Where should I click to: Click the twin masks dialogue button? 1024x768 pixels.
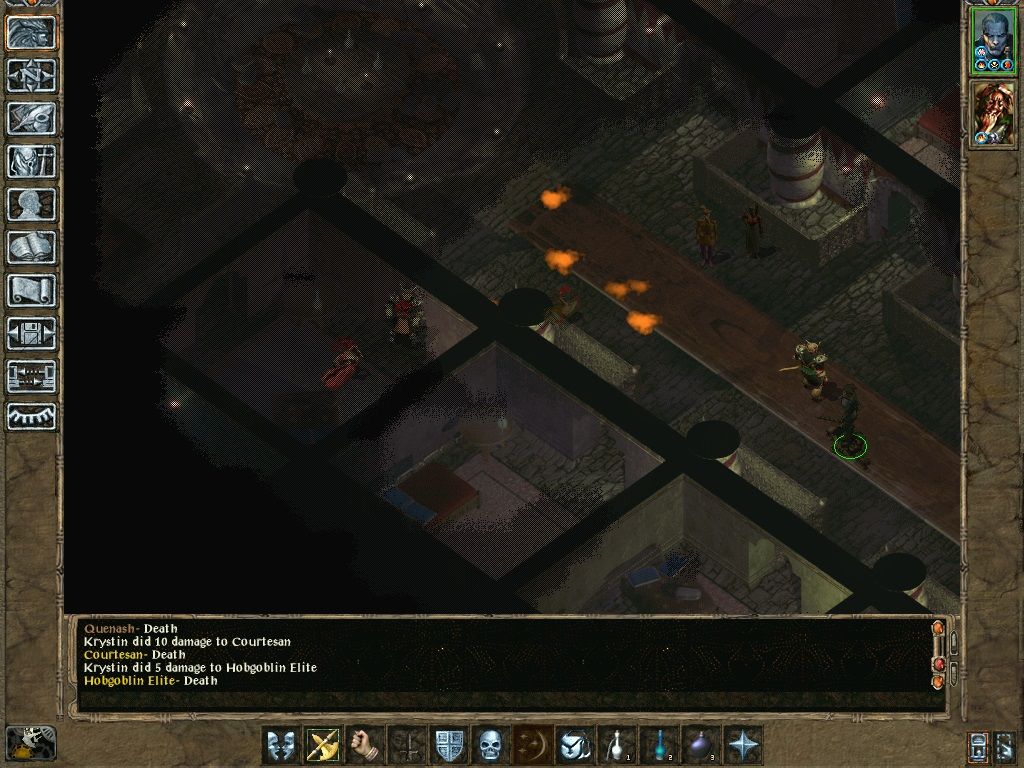pyautogui.click(x=280, y=745)
